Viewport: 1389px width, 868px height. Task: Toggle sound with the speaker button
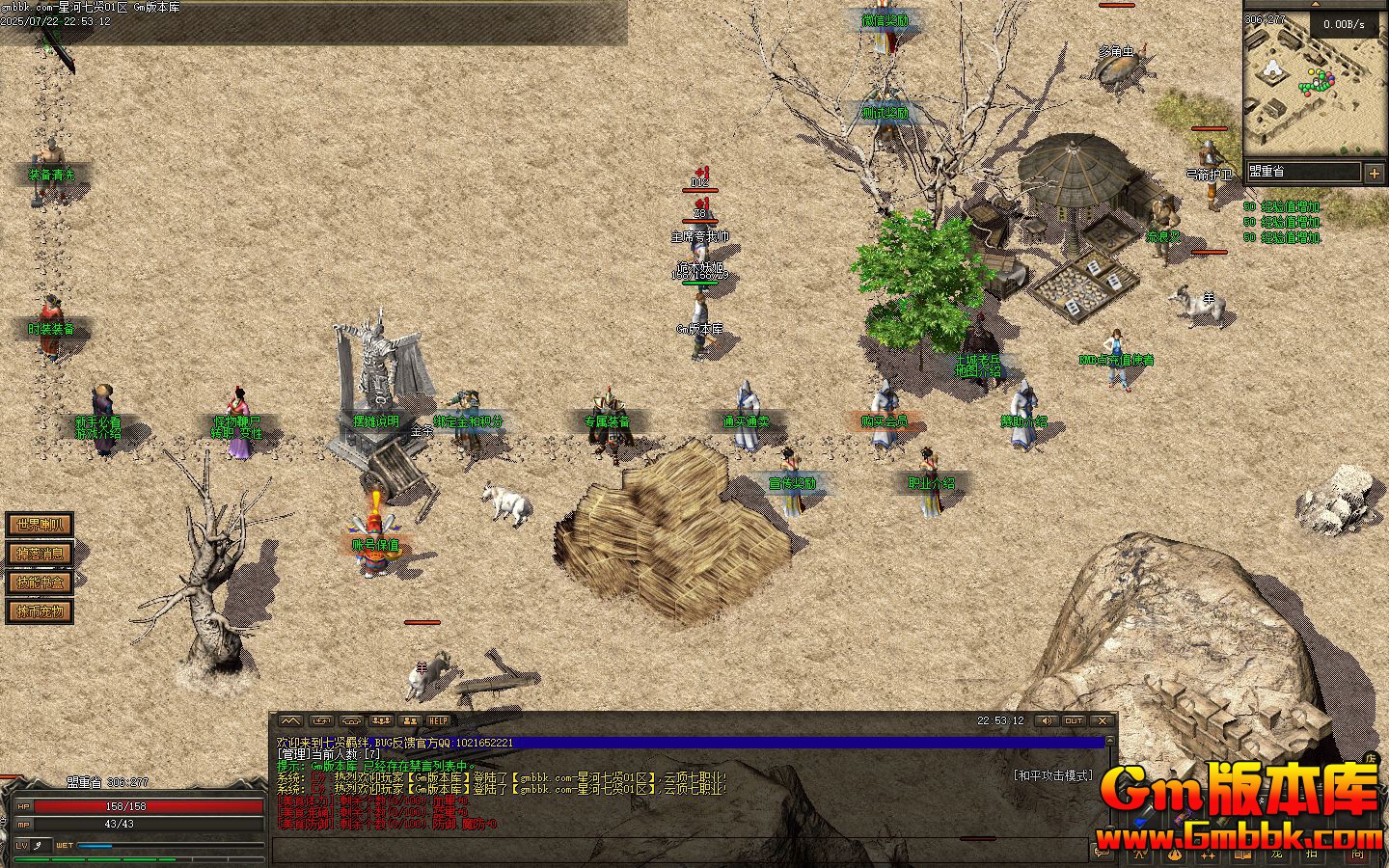point(1045,720)
